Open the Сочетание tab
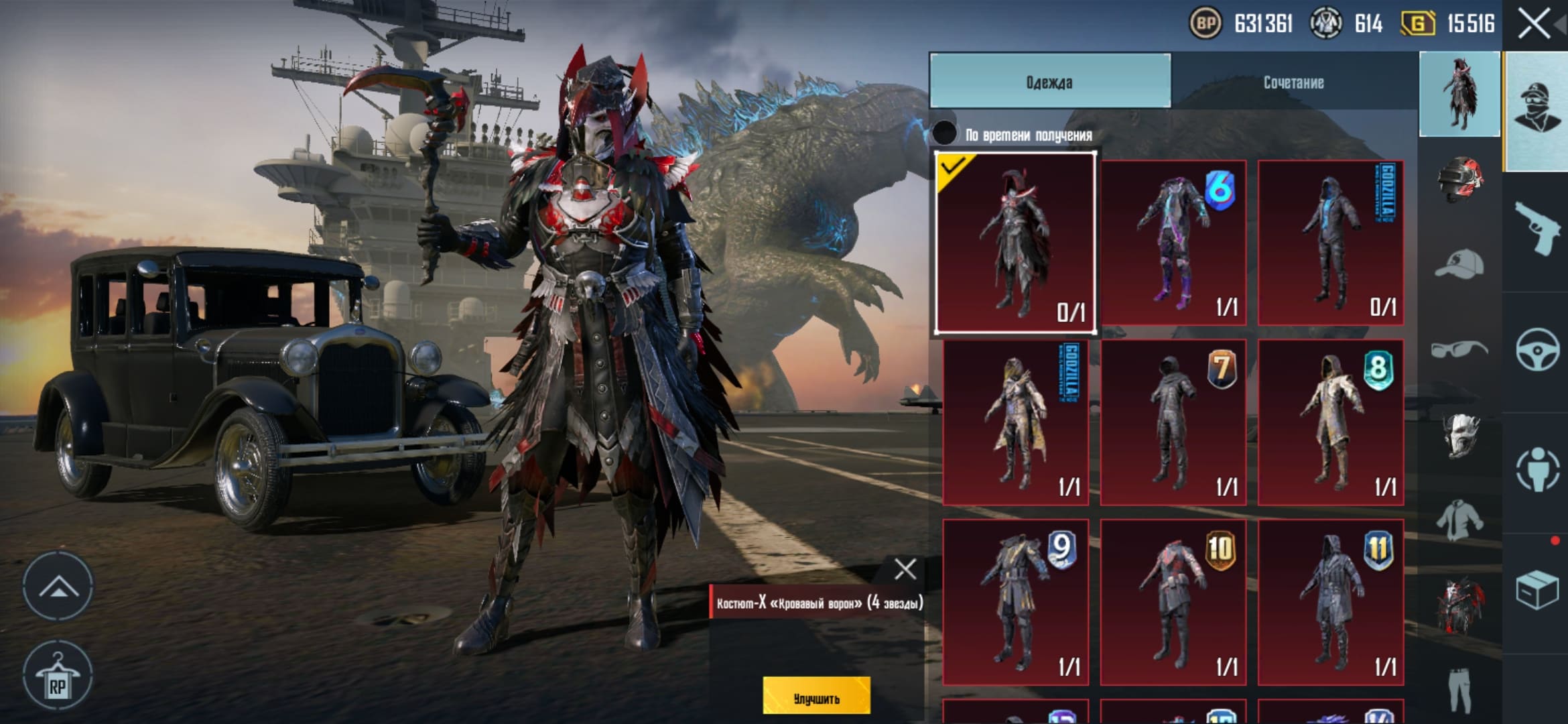1568x724 pixels. coord(1293,82)
